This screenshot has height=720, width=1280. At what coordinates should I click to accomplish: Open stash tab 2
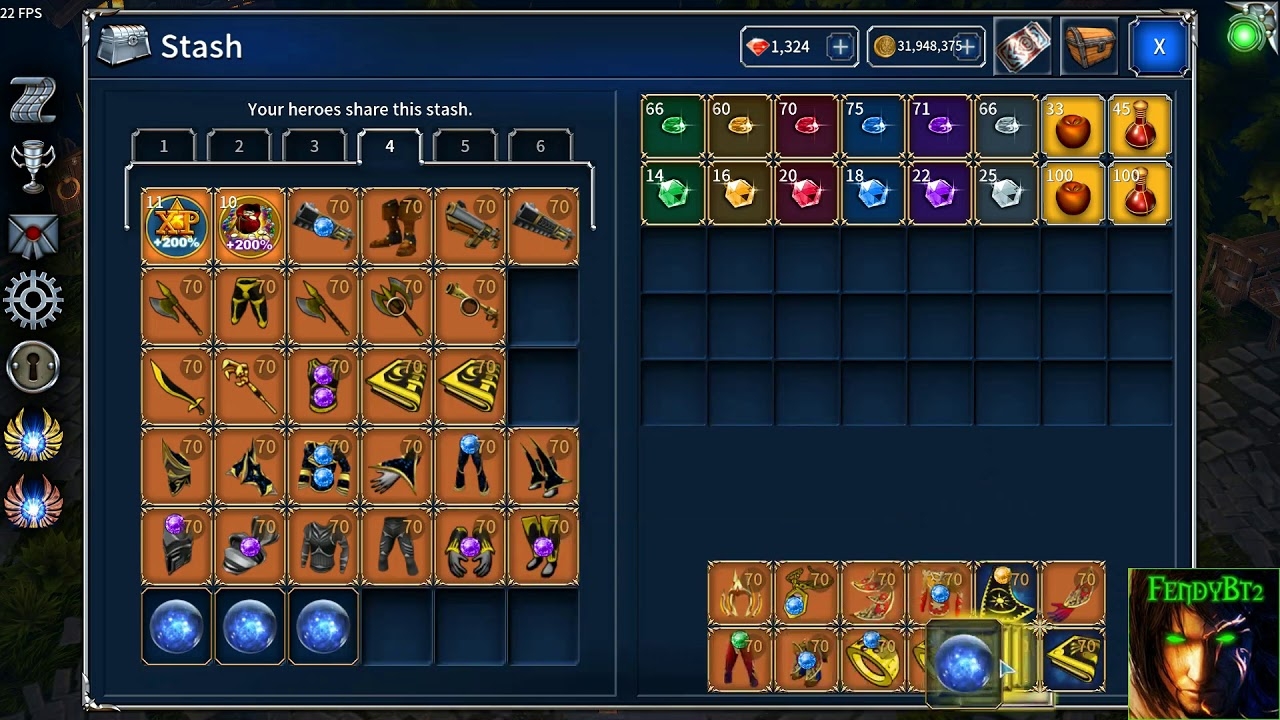click(x=239, y=146)
